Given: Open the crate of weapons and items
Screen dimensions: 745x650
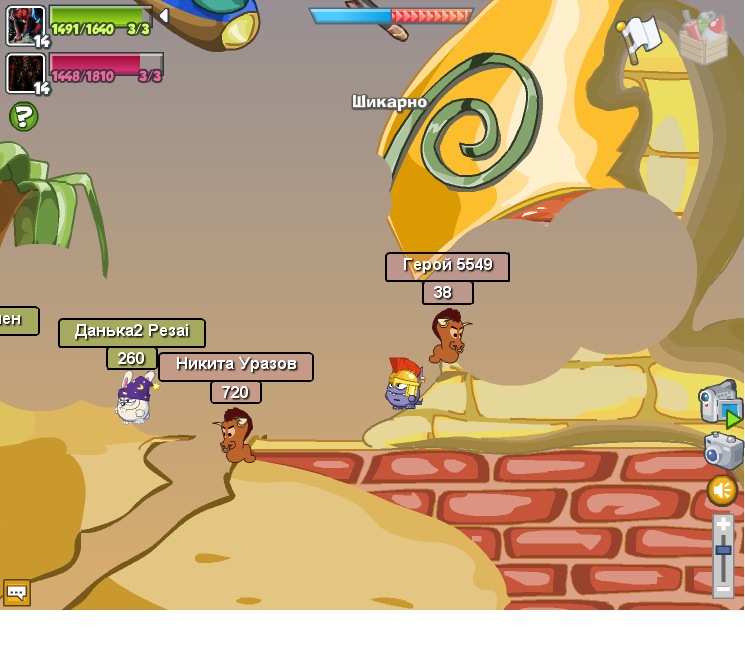Looking at the screenshot, I should click(x=703, y=37).
